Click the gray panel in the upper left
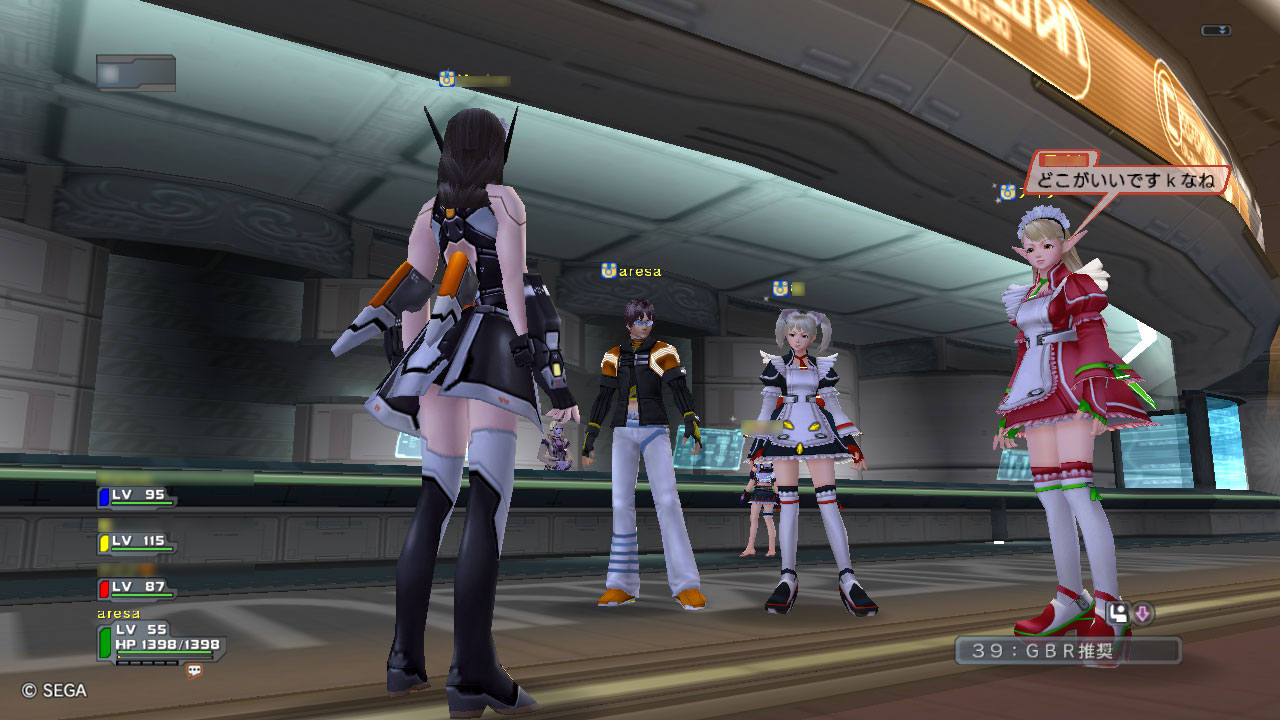Screen dimensions: 1280x720 click(136, 73)
